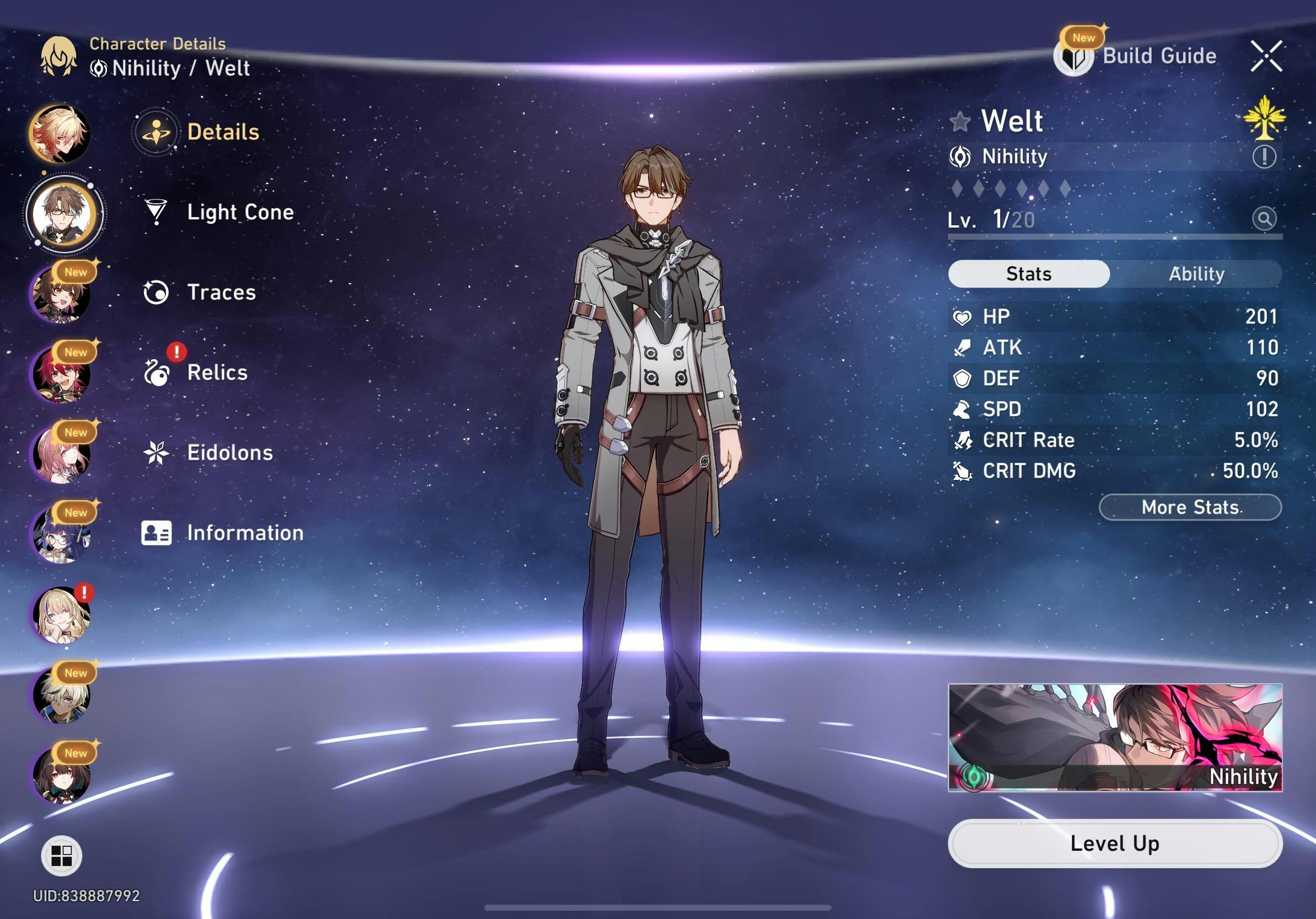This screenshot has width=1316, height=919.
Task: Toggle the favorite star next to Welt
Action: tap(960, 121)
